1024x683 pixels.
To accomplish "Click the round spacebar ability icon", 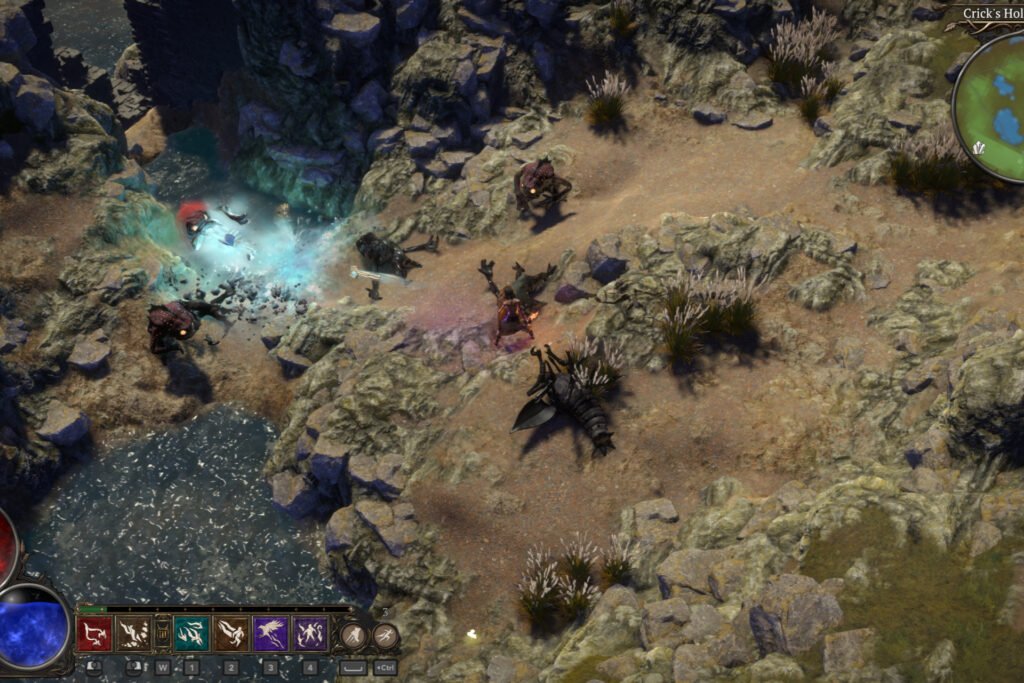I will (x=353, y=636).
